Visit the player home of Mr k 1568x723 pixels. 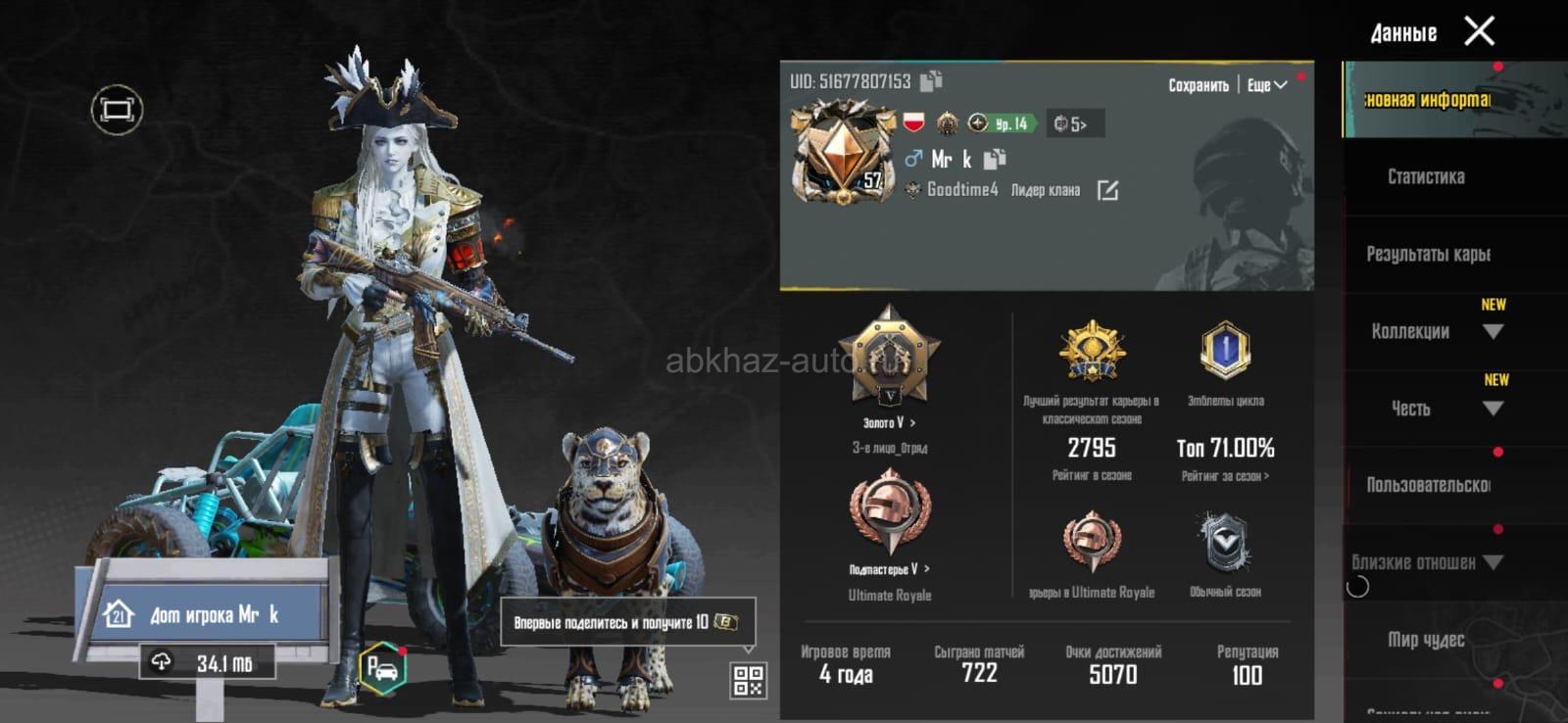pyautogui.click(x=201, y=614)
